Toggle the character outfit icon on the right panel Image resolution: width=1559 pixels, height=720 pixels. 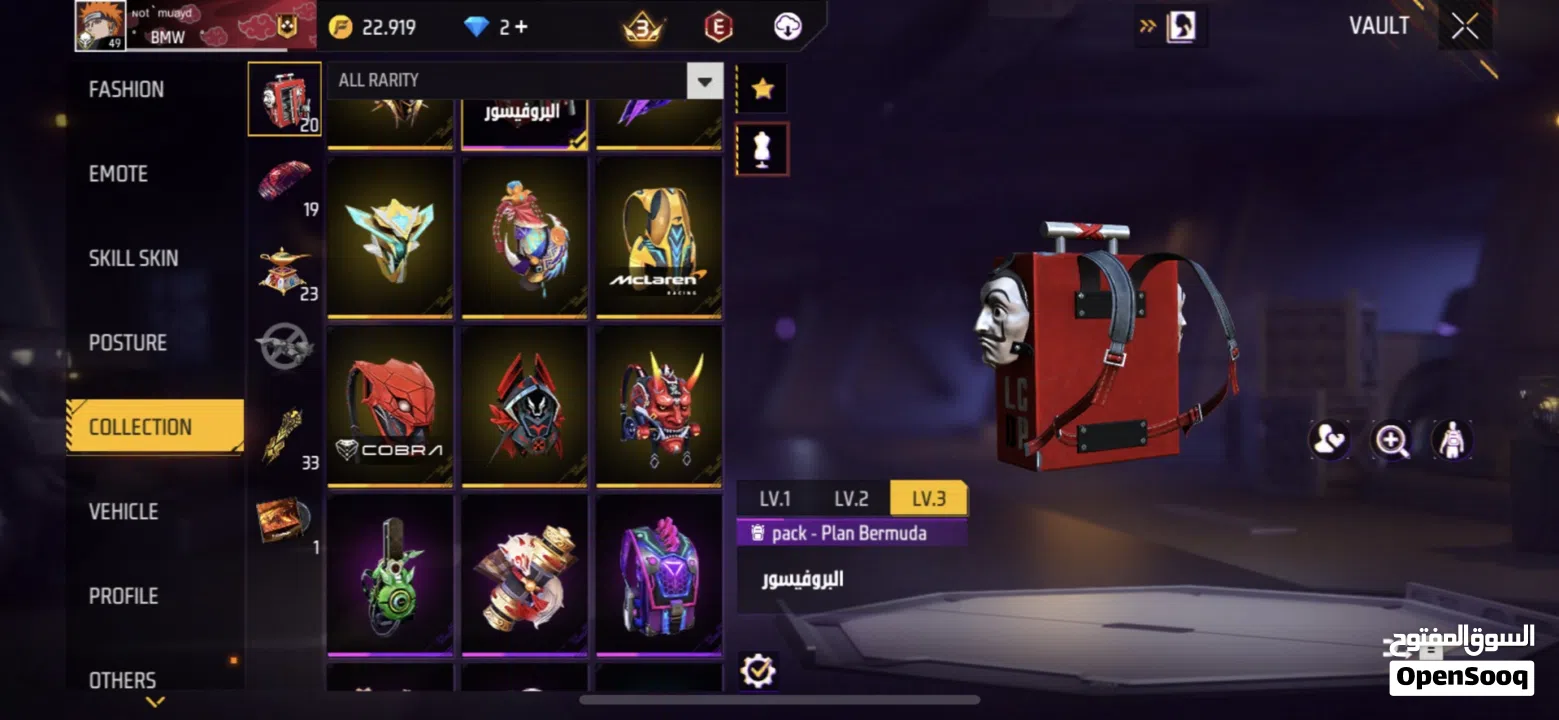[1452, 440]
